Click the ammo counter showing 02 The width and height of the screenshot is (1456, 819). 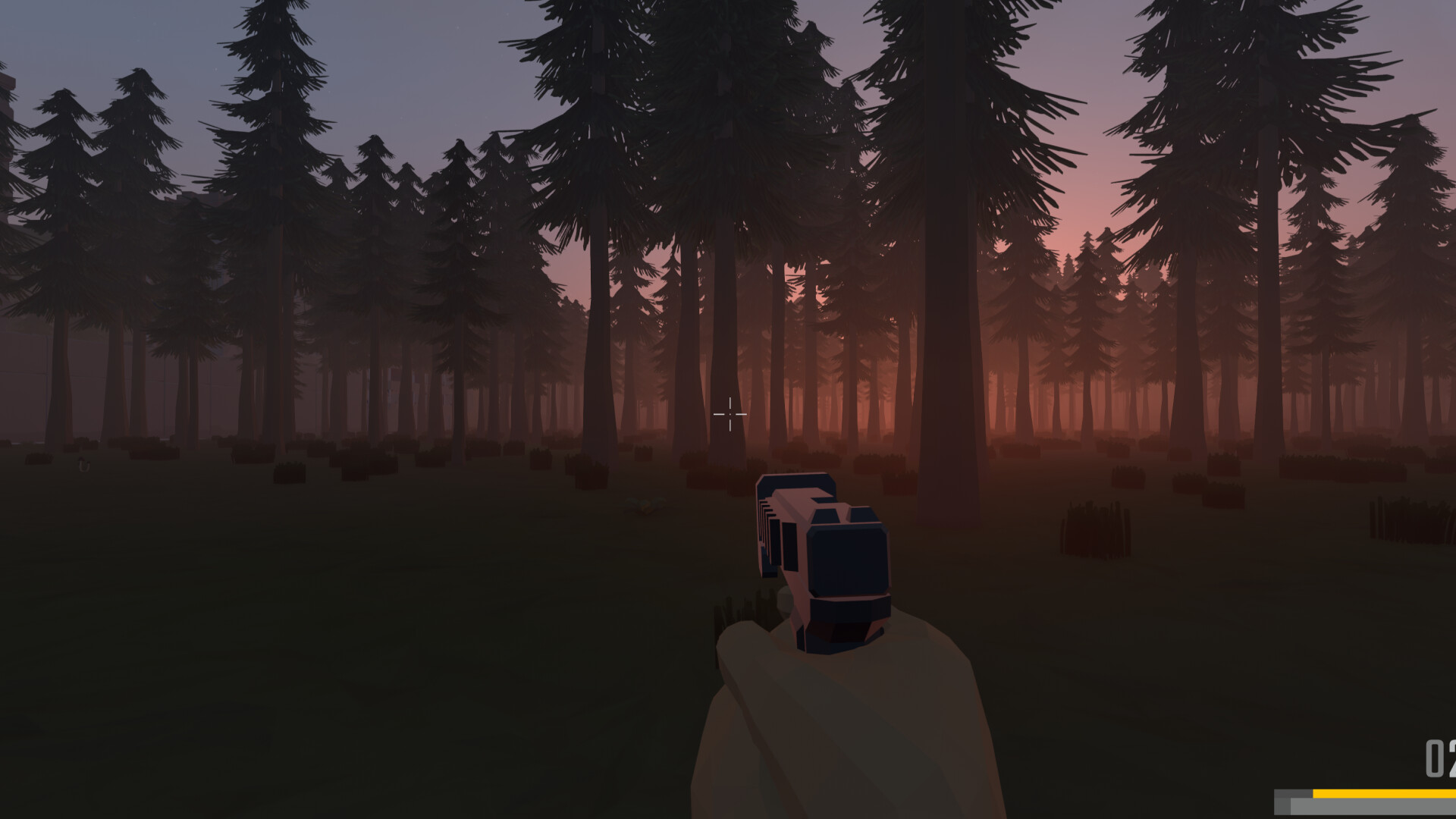[1437, 758]
